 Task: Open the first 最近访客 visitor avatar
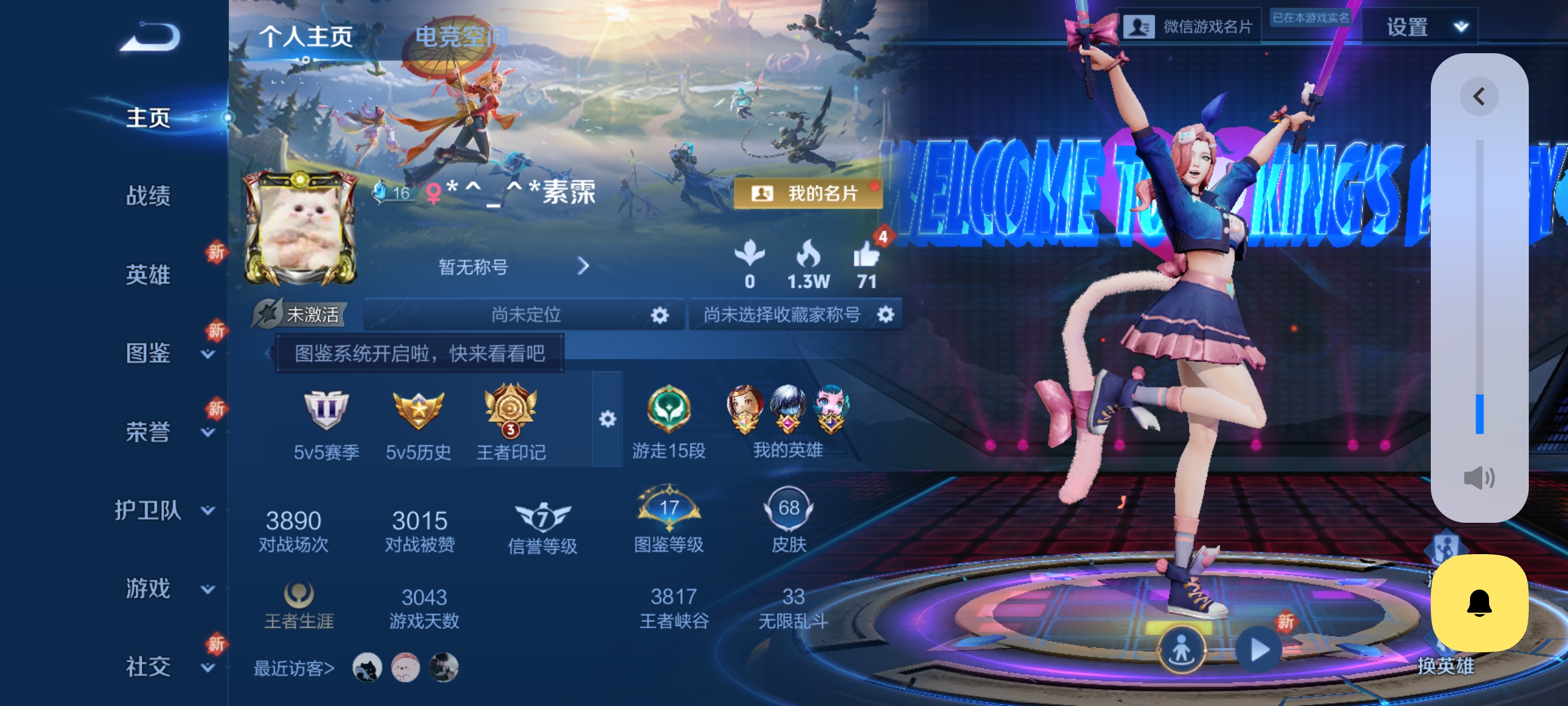(x=366, y=668)
